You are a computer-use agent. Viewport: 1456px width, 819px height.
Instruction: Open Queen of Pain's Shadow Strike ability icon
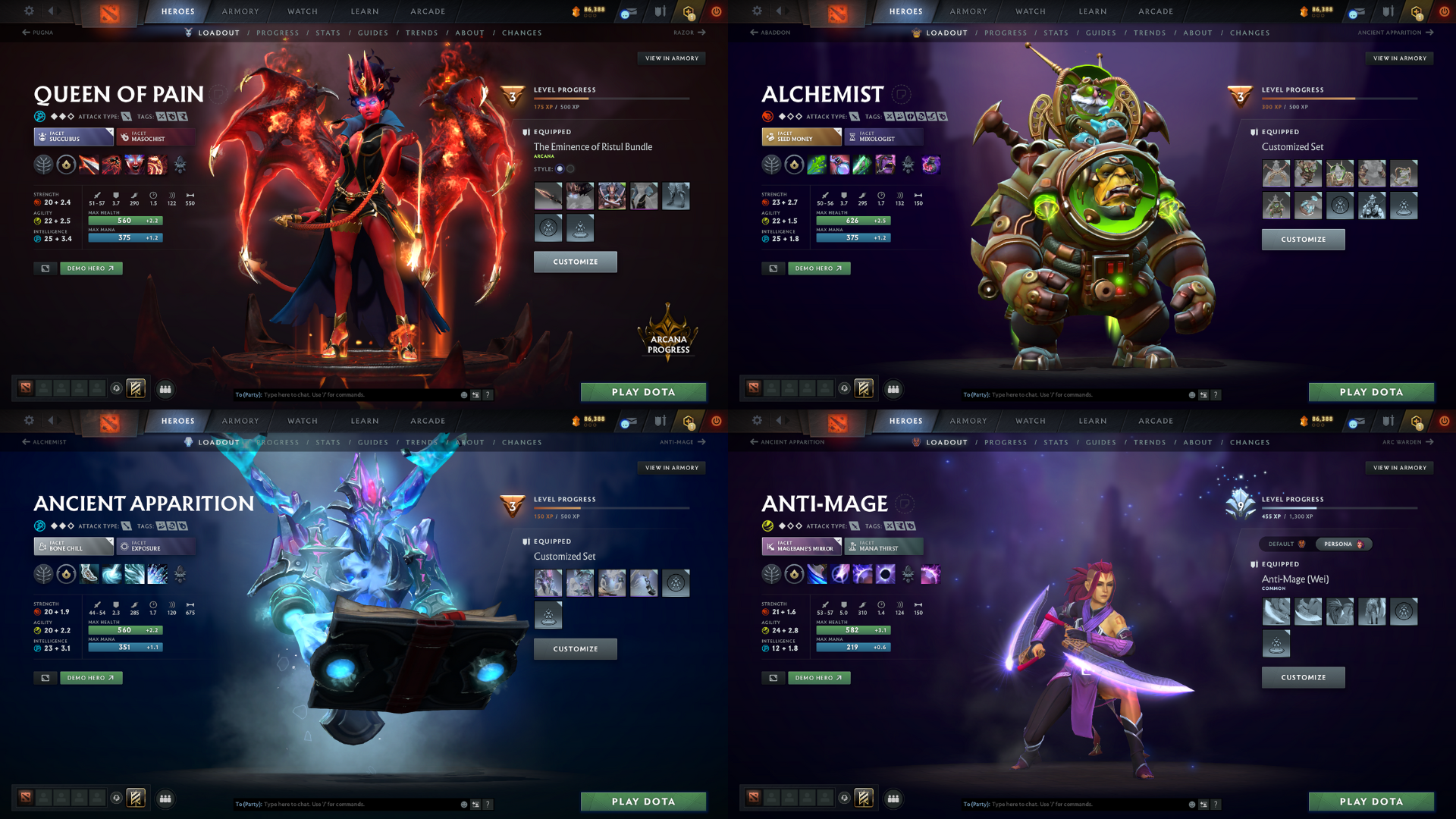pyautogui.click(x=89, y=165)
